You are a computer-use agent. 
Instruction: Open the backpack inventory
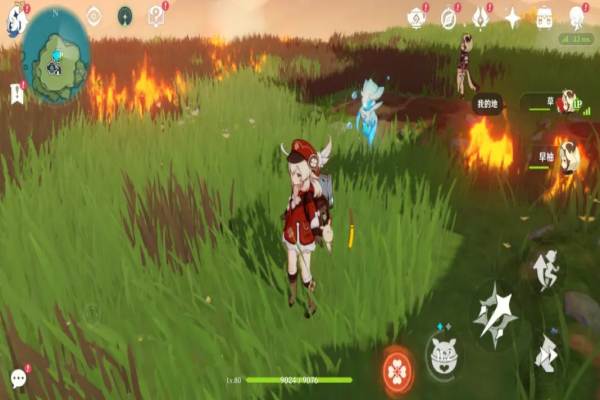[545, 17]
